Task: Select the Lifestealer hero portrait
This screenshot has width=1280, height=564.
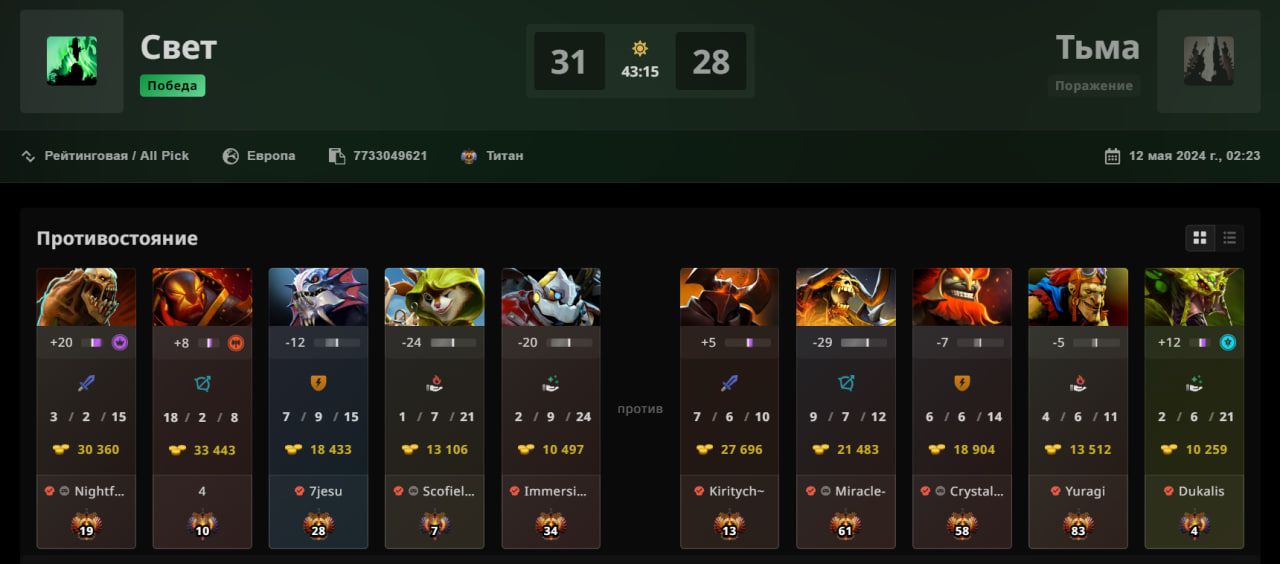Action: 86,297
